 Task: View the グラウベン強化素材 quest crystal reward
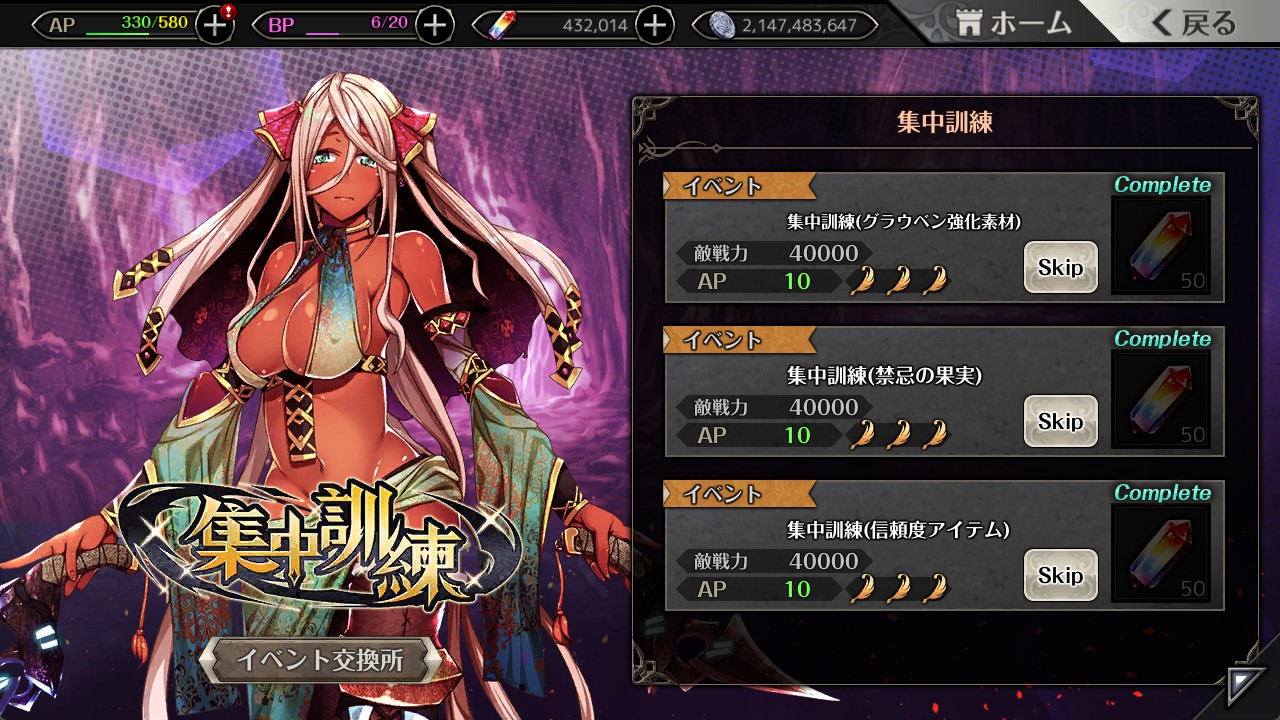1161,246
